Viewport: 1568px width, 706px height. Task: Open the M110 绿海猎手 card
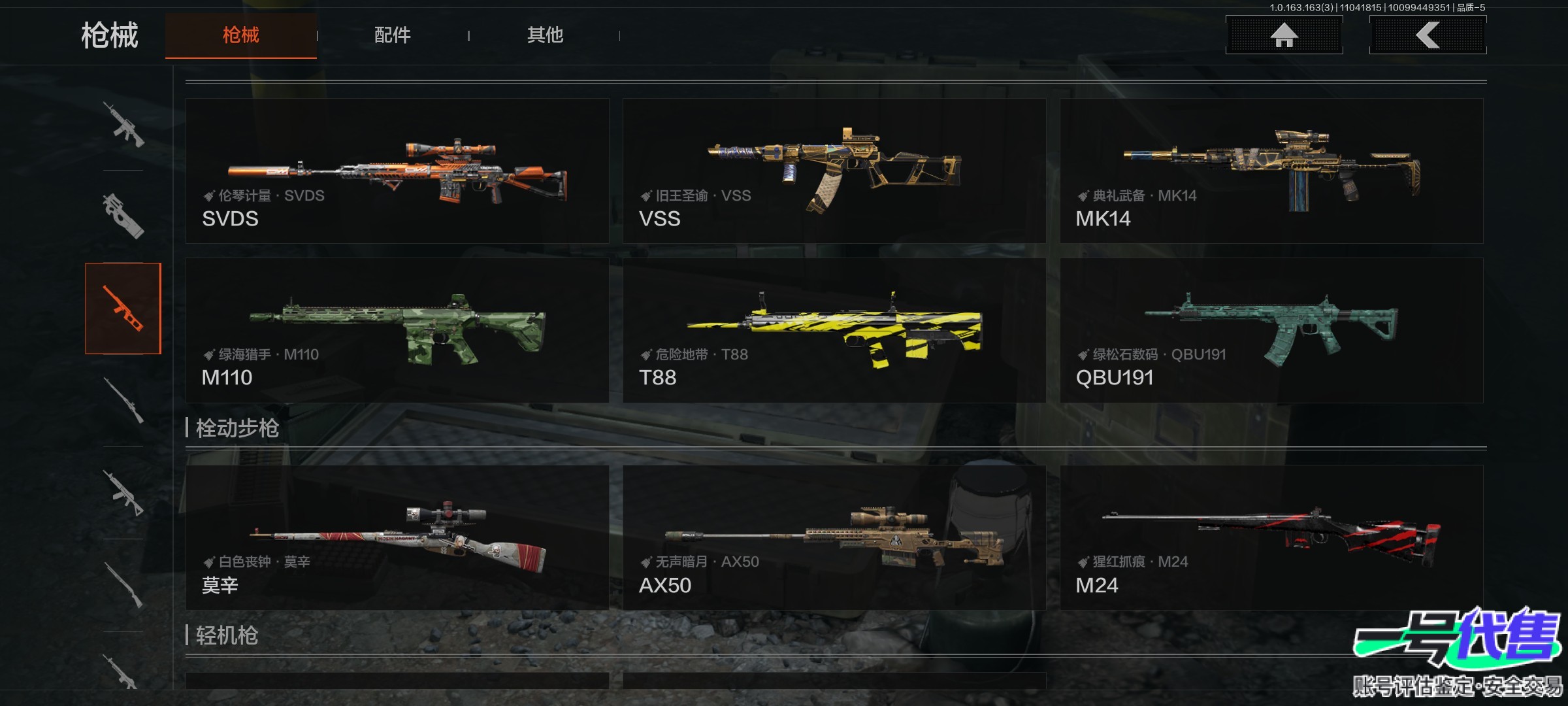point(397,330)
